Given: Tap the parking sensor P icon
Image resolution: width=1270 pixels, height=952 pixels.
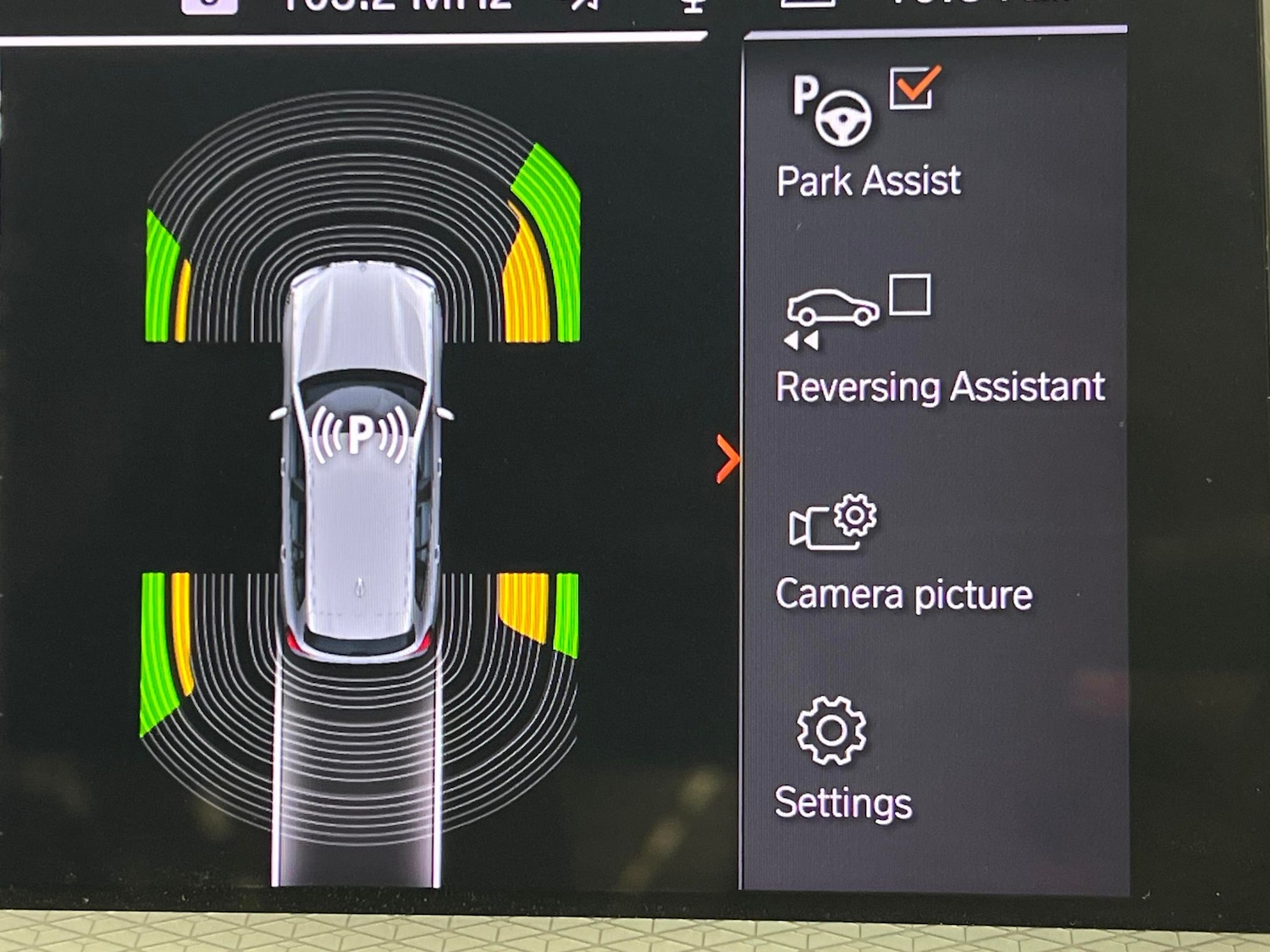Looking at the screenshot, I should pos(360,433).
